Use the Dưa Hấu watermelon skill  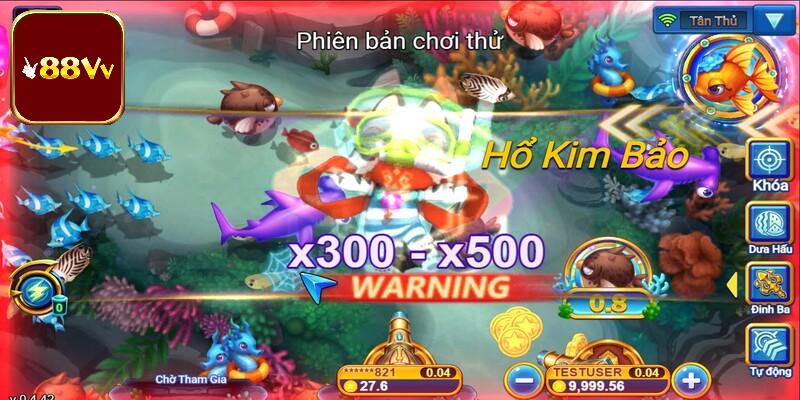(x=770, y=224)
